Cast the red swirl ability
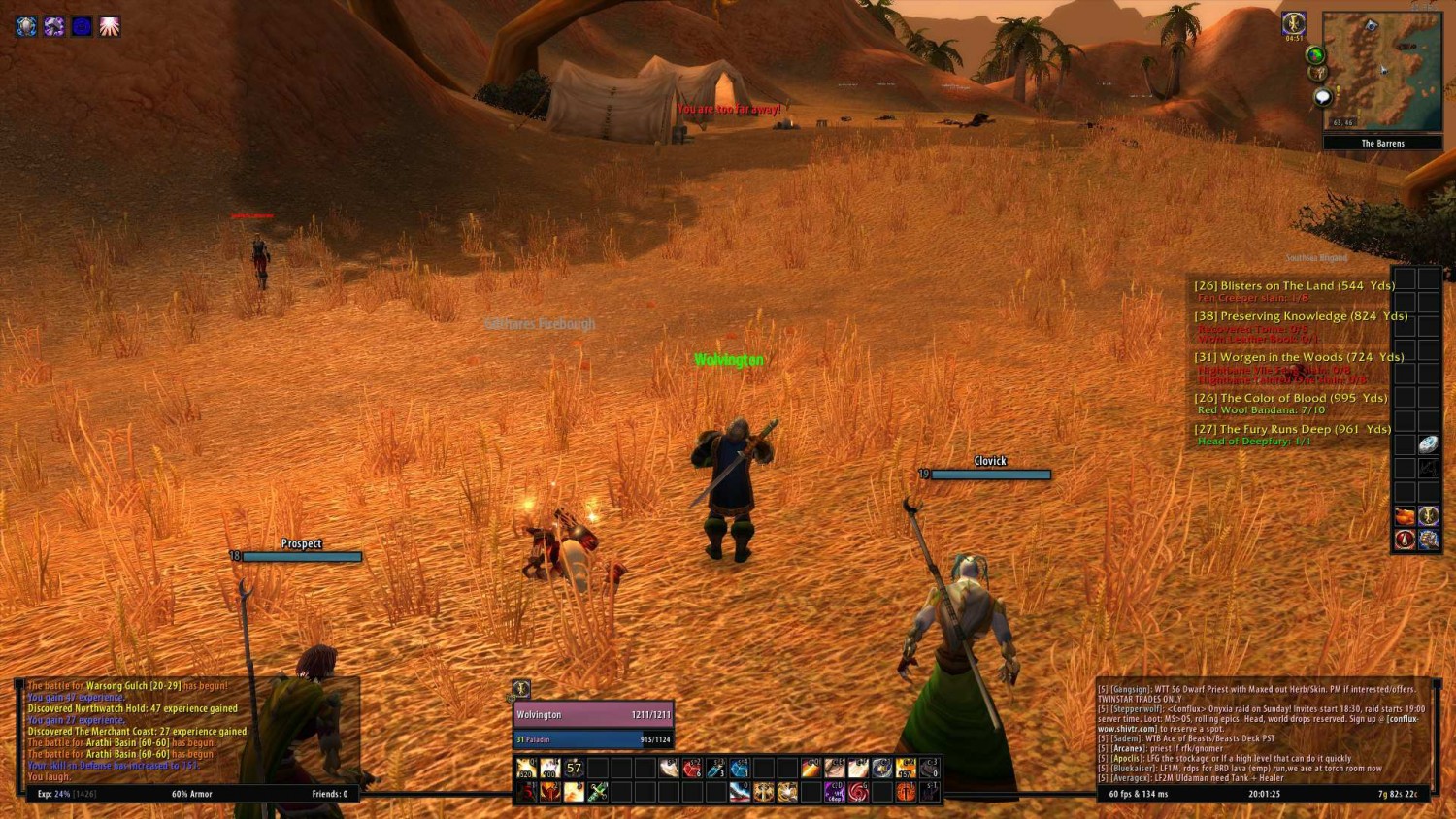This screenshot has height=819, width=1456. click(x=858, y=792)
